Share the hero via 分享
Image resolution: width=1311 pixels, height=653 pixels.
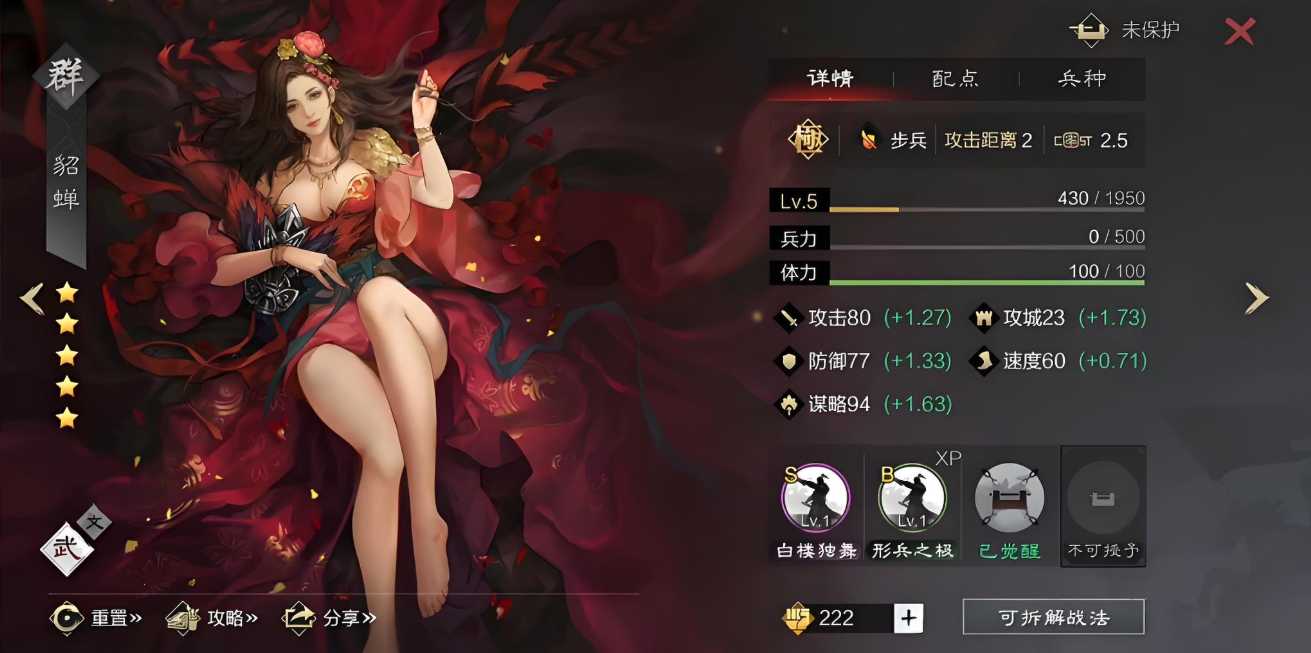pyautogui.click(x=330, y=618)
